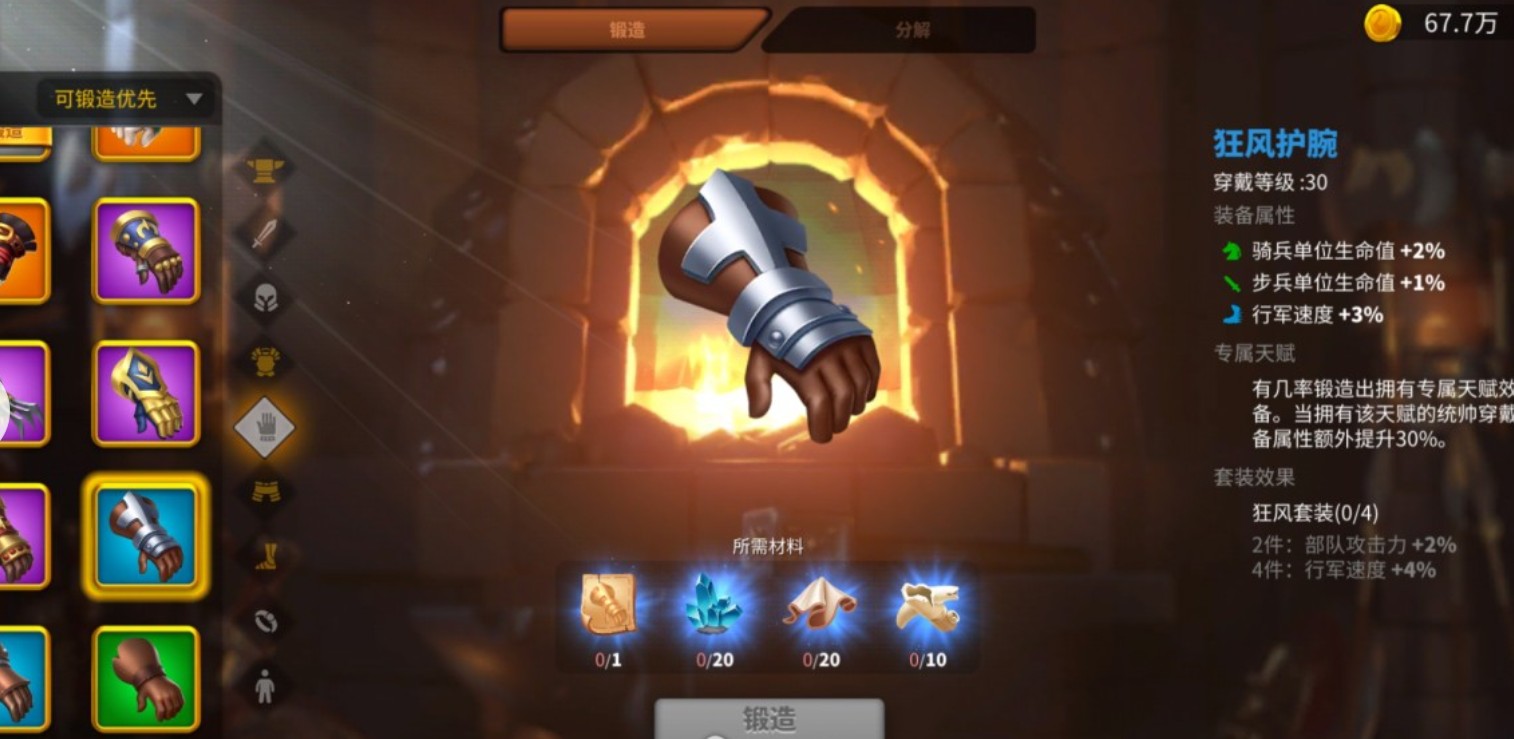Check the gold coin balance of 67.7万
Image resolution: width=1514 pixels, height=739 pixels.
[1432, 22]
